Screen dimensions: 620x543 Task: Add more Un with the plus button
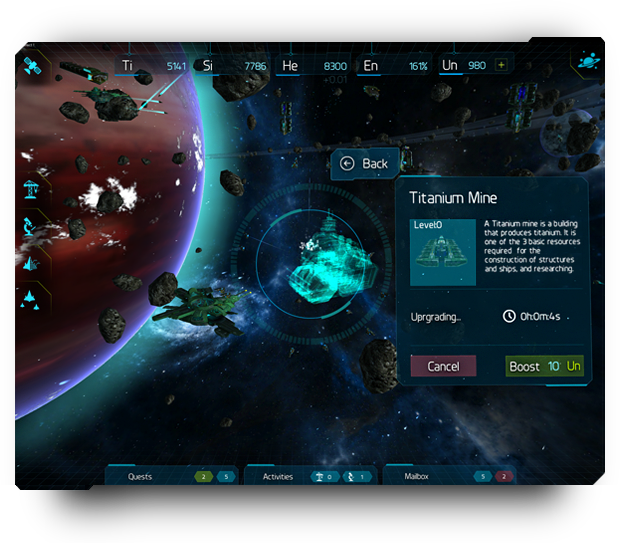coord(501,66)
